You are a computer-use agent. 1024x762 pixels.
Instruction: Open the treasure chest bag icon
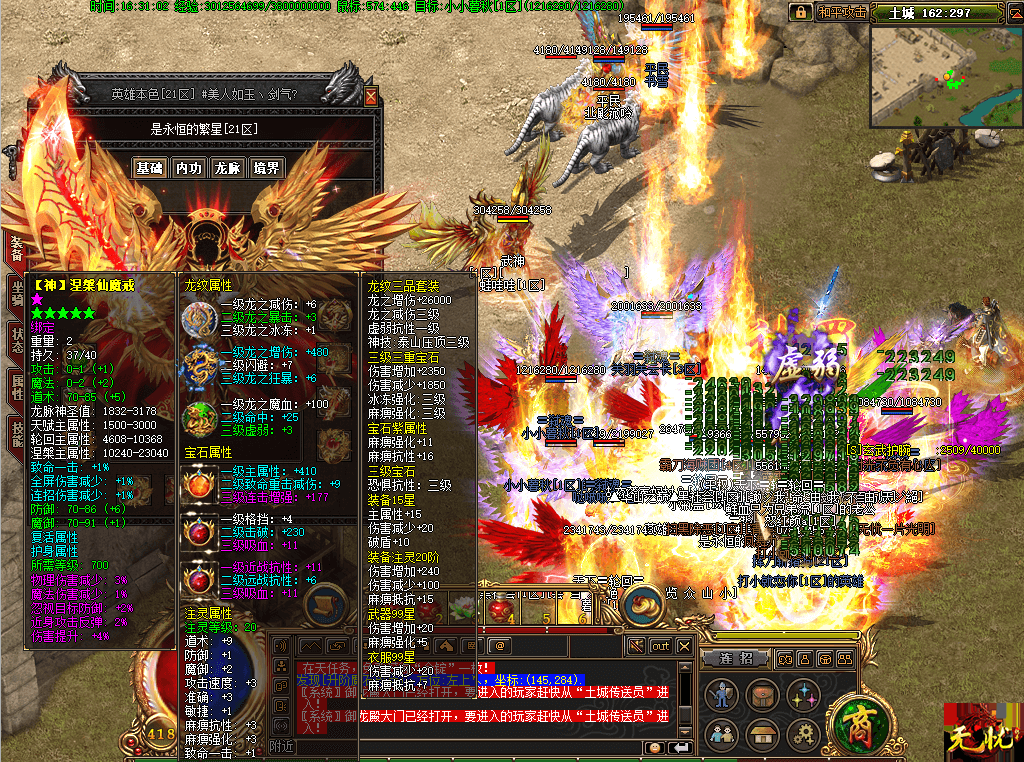click(x=762, y=693)
